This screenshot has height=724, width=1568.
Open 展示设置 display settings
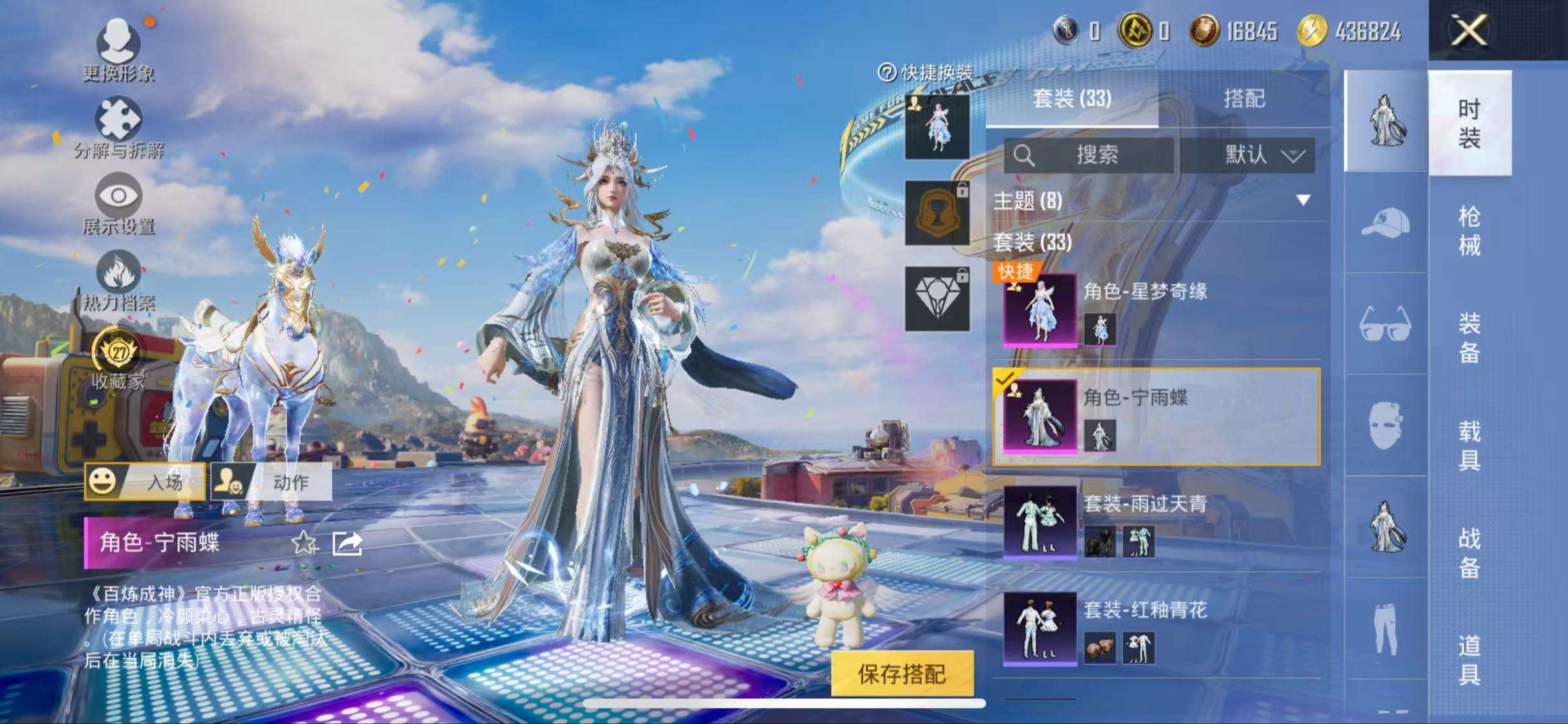(119, 203)
